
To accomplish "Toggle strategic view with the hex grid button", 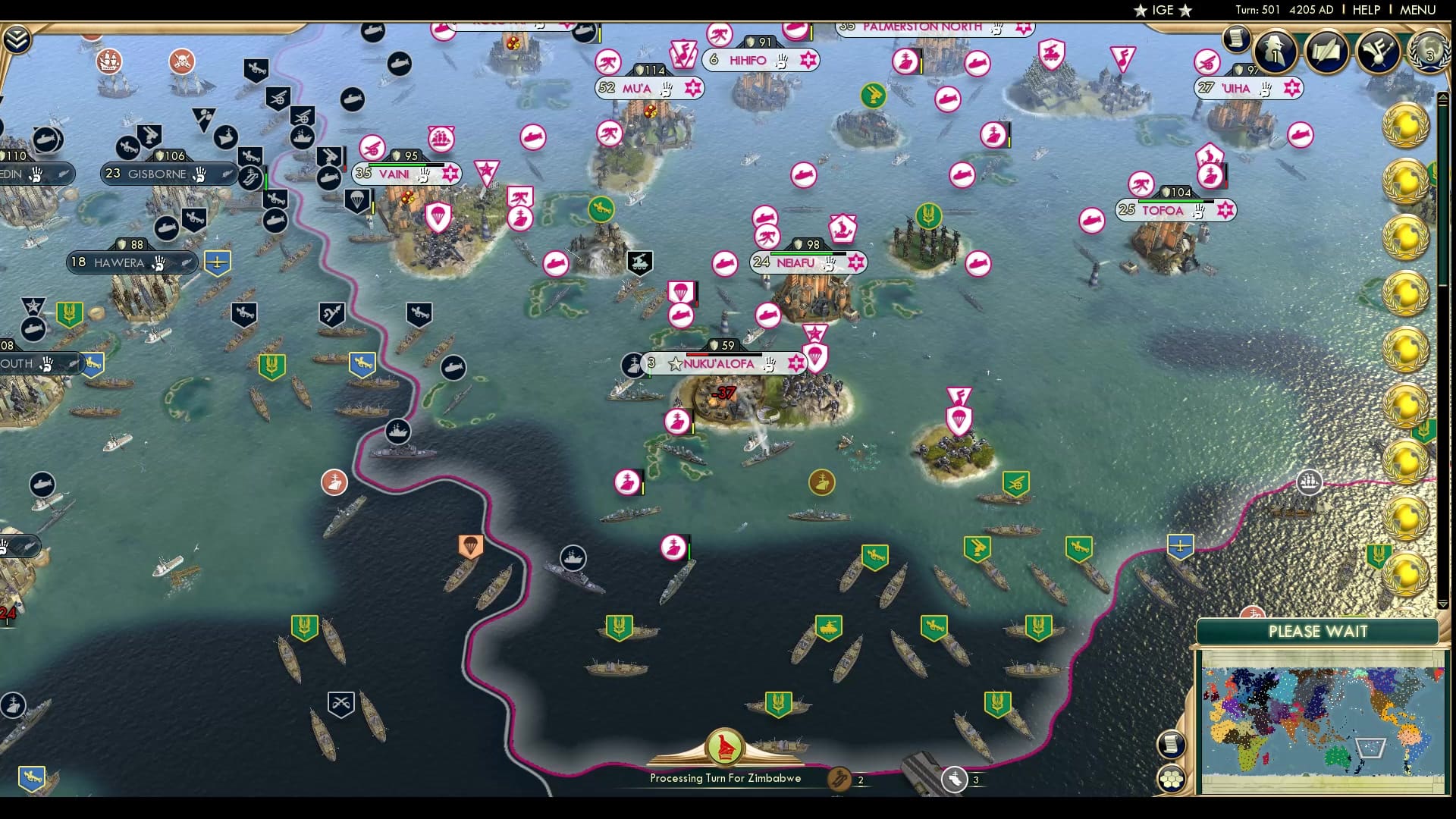I will (1172, 780).
